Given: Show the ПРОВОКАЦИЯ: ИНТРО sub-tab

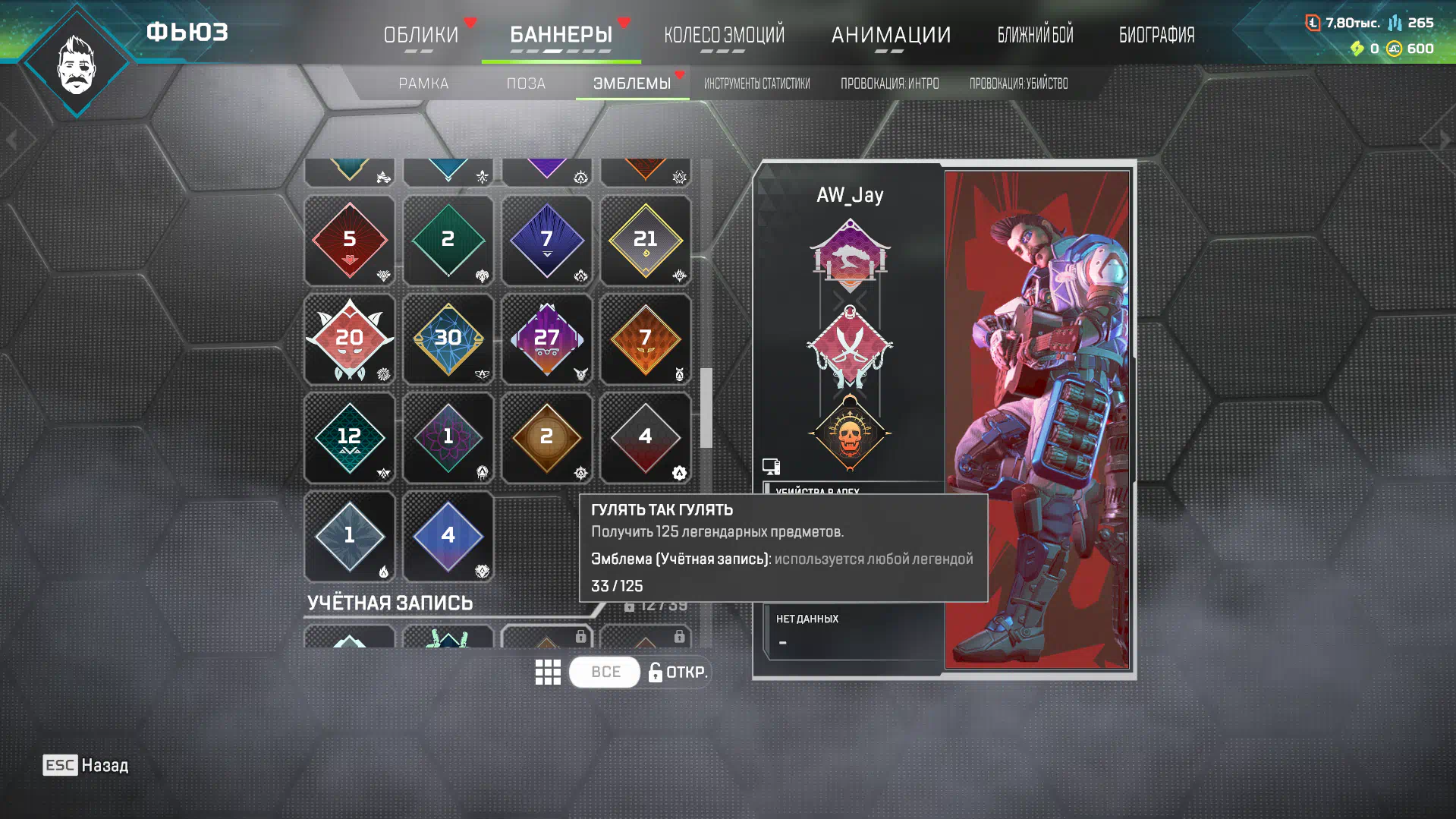Looking at the screenshot, I should click(889, 83).
